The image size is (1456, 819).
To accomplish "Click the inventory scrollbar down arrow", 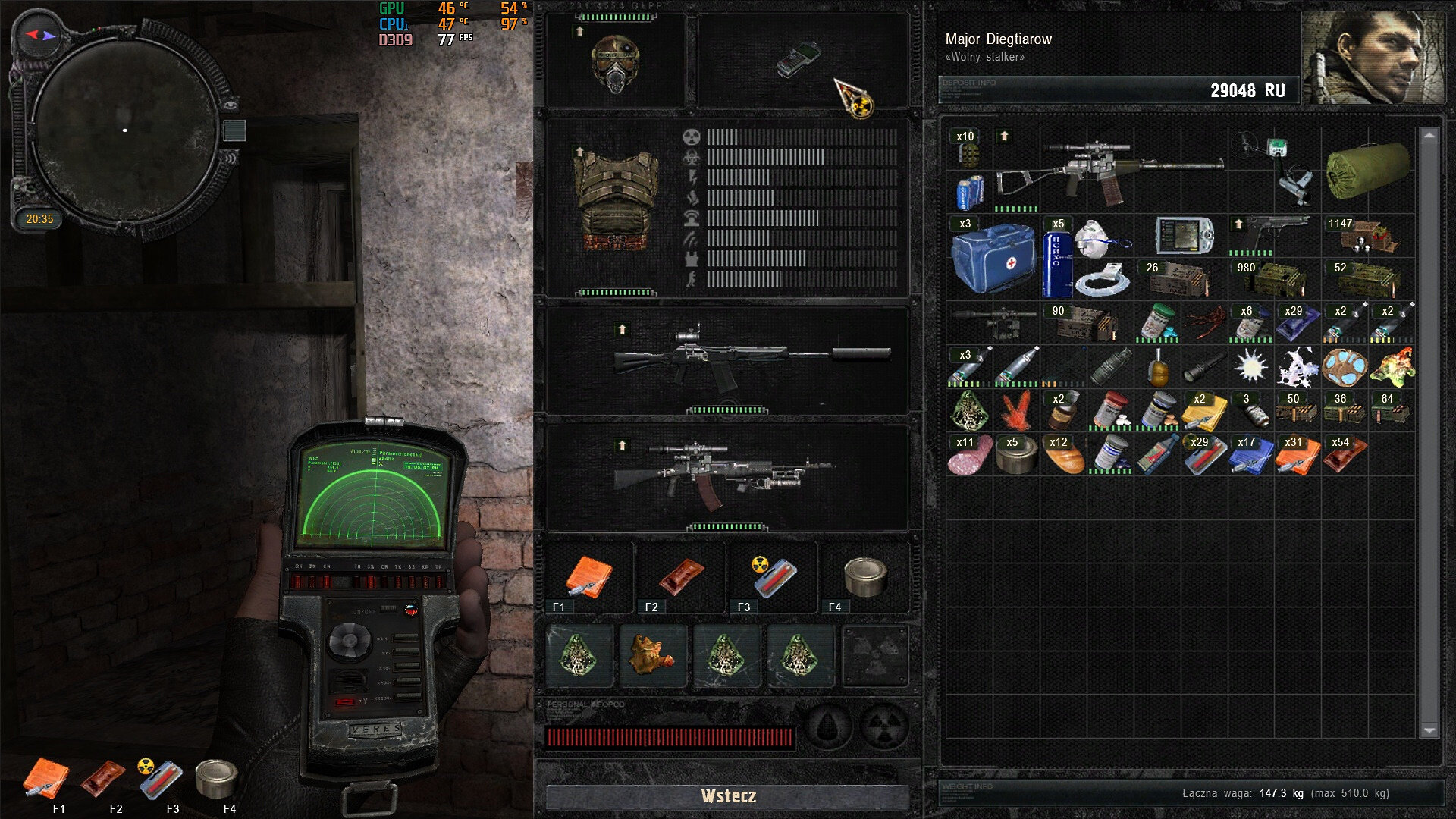I will [1429, 730].
